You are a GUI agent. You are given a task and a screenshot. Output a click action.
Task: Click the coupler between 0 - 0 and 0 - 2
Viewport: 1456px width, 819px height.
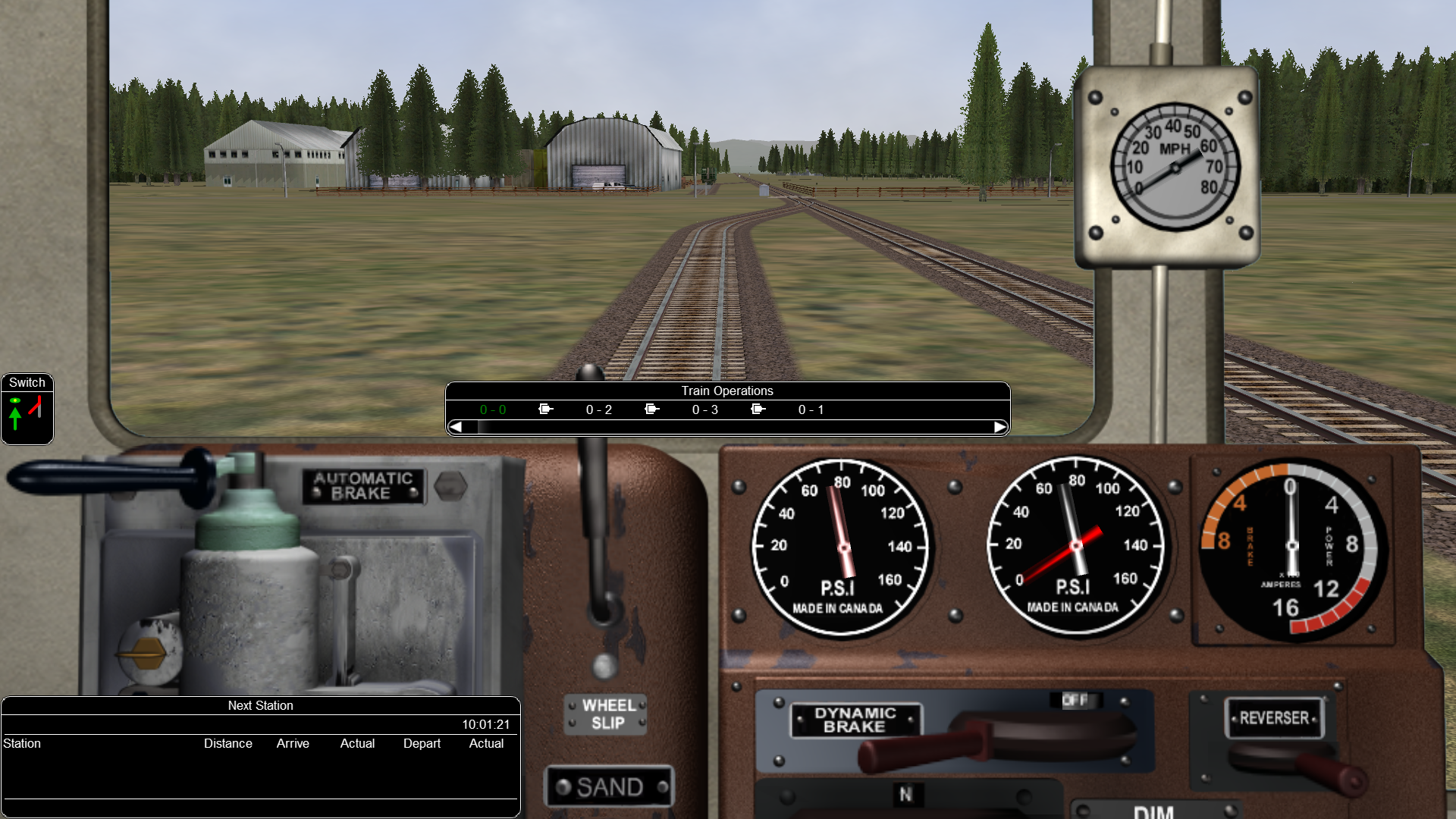click(x=546, y=409)
